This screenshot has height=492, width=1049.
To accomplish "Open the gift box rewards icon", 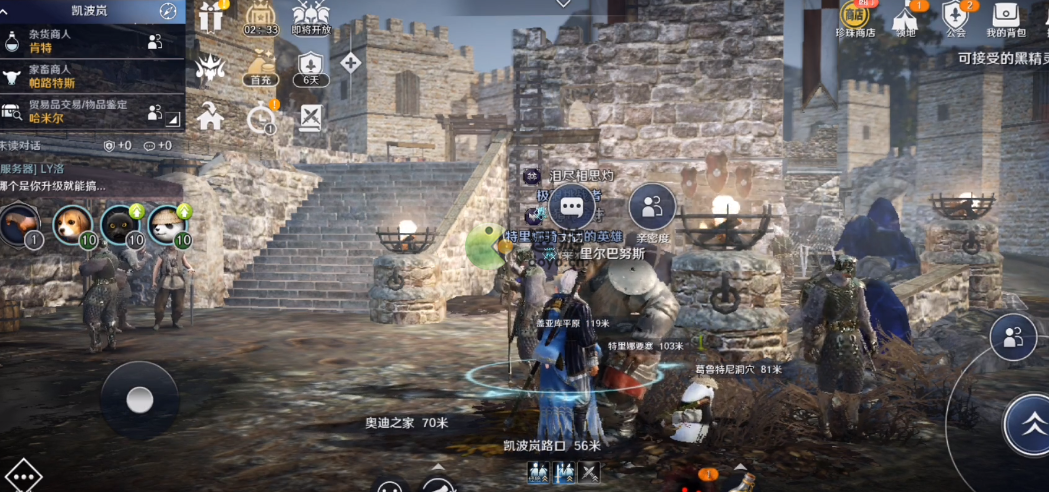I will (211, 17).
